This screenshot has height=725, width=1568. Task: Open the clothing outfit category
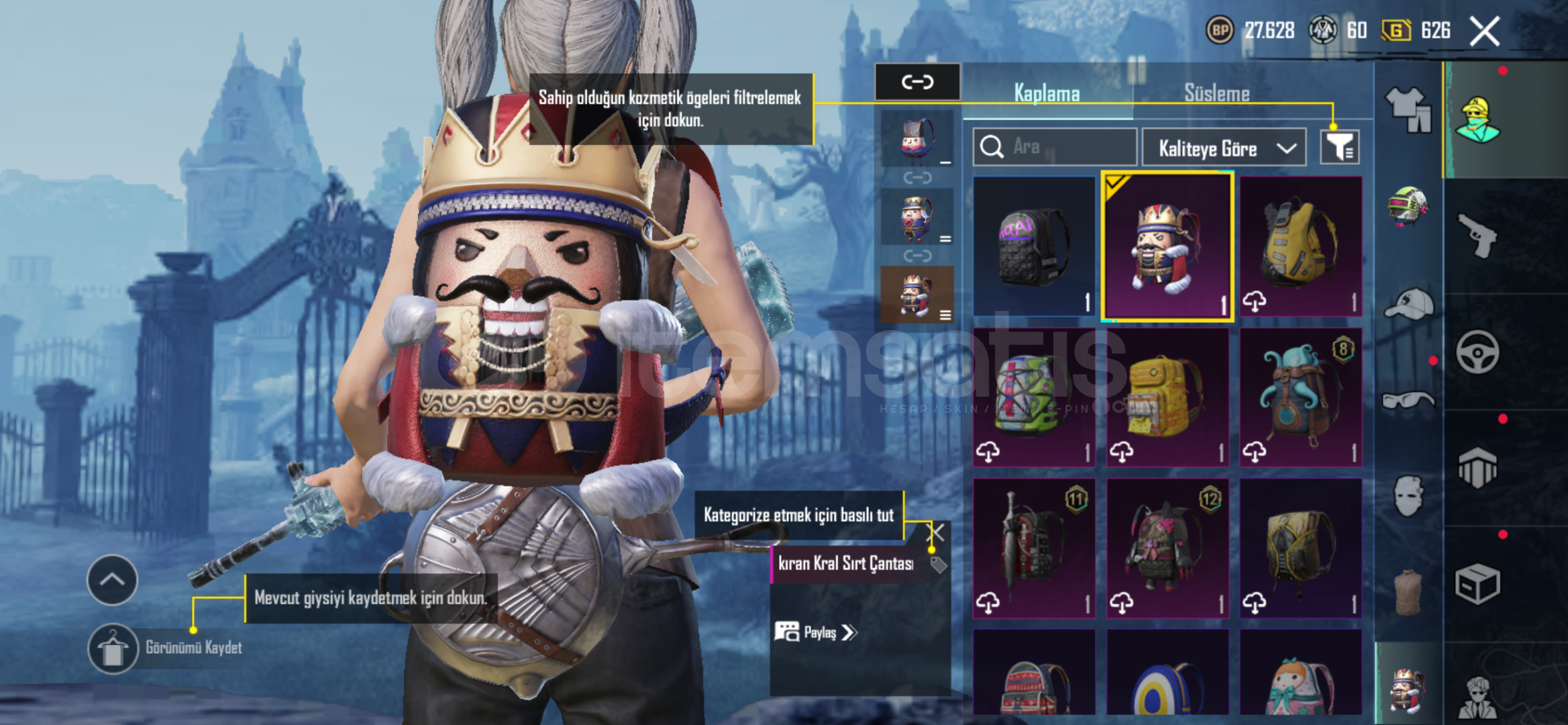[1408, 110]
